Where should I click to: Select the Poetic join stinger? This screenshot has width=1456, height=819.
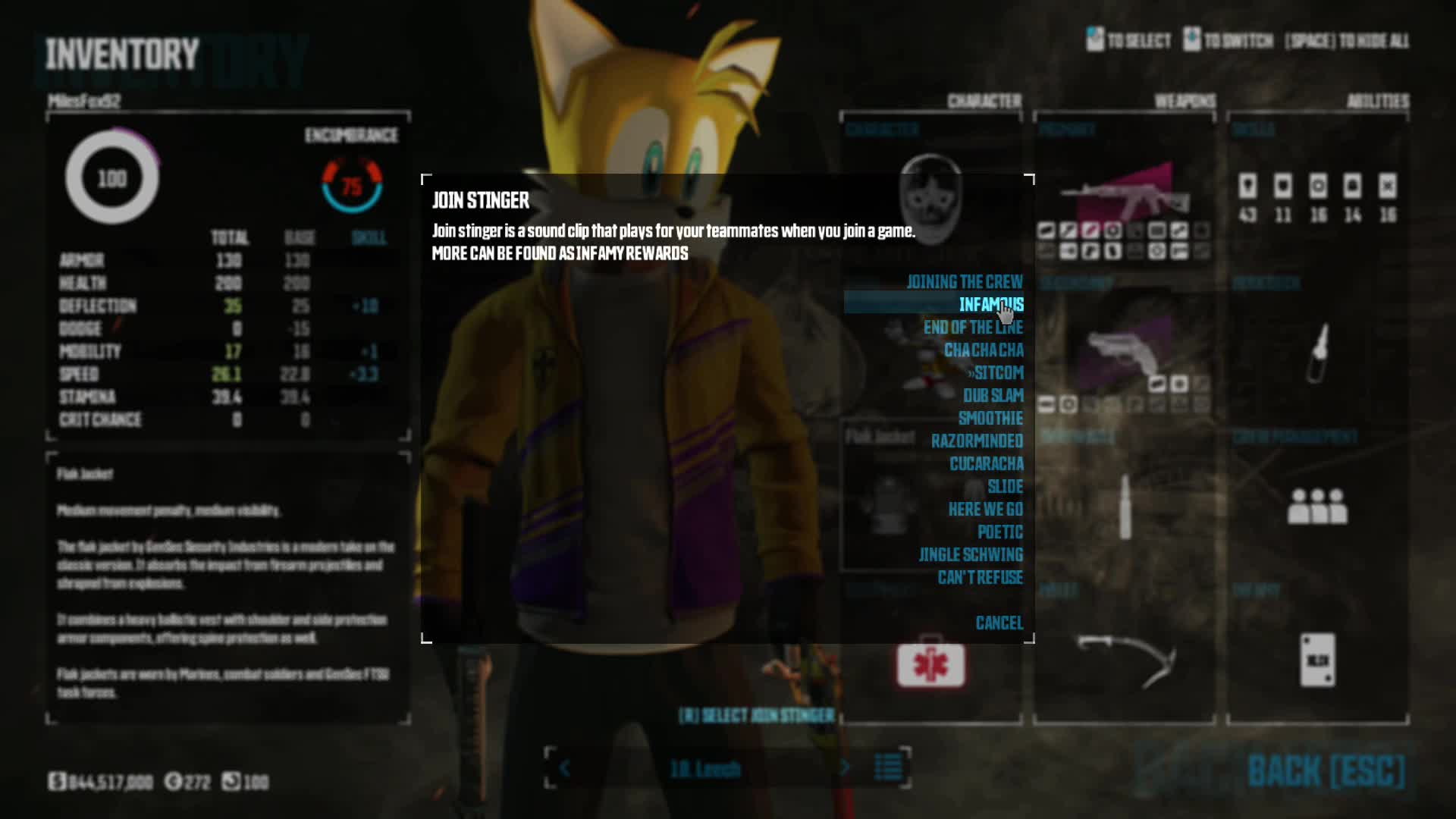[999, 532]
